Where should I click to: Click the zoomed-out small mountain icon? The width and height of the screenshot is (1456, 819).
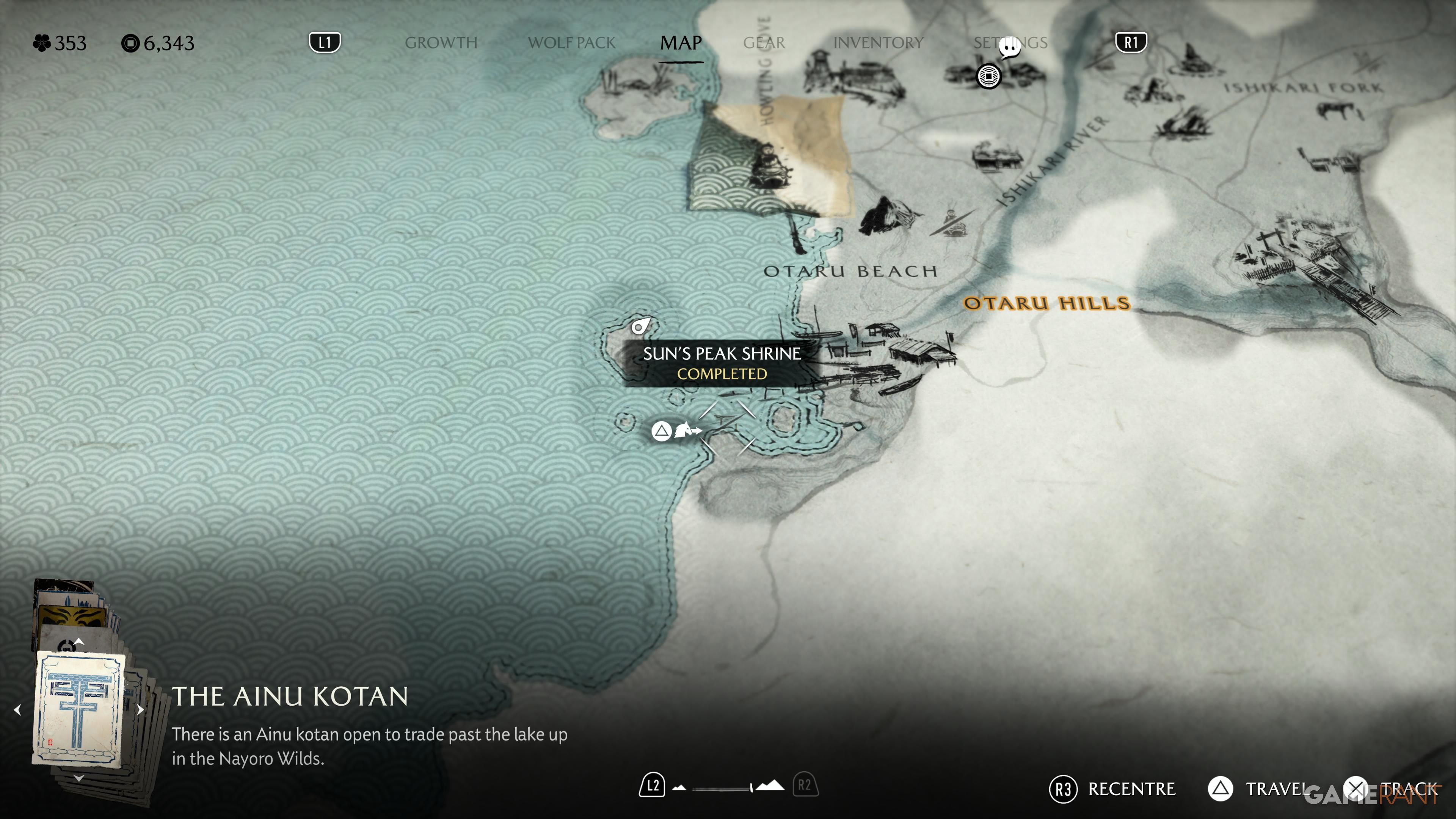[x=679, y=788]
